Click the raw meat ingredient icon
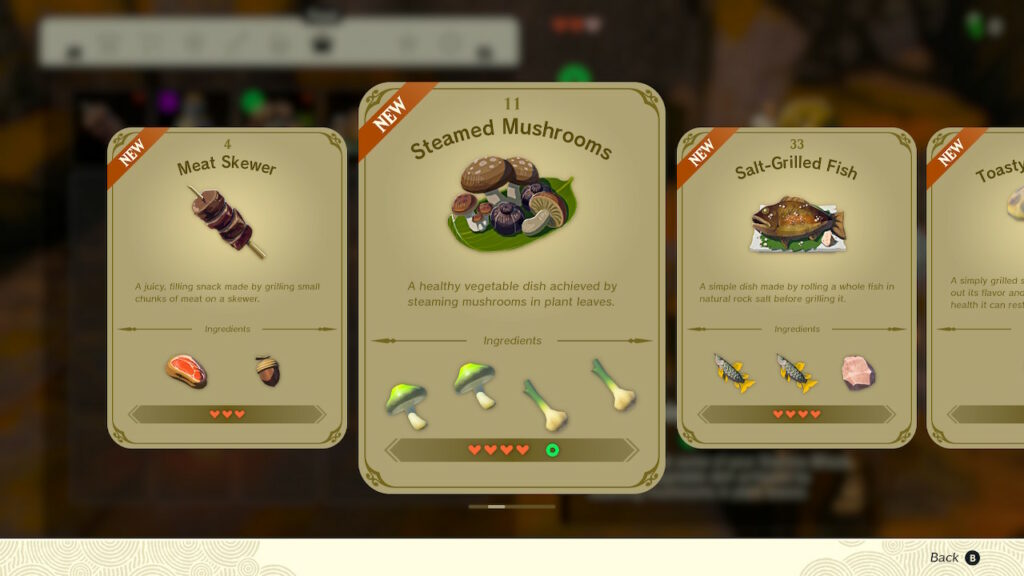This screenshot has height=576, width=1024. [x=186, y=371]
